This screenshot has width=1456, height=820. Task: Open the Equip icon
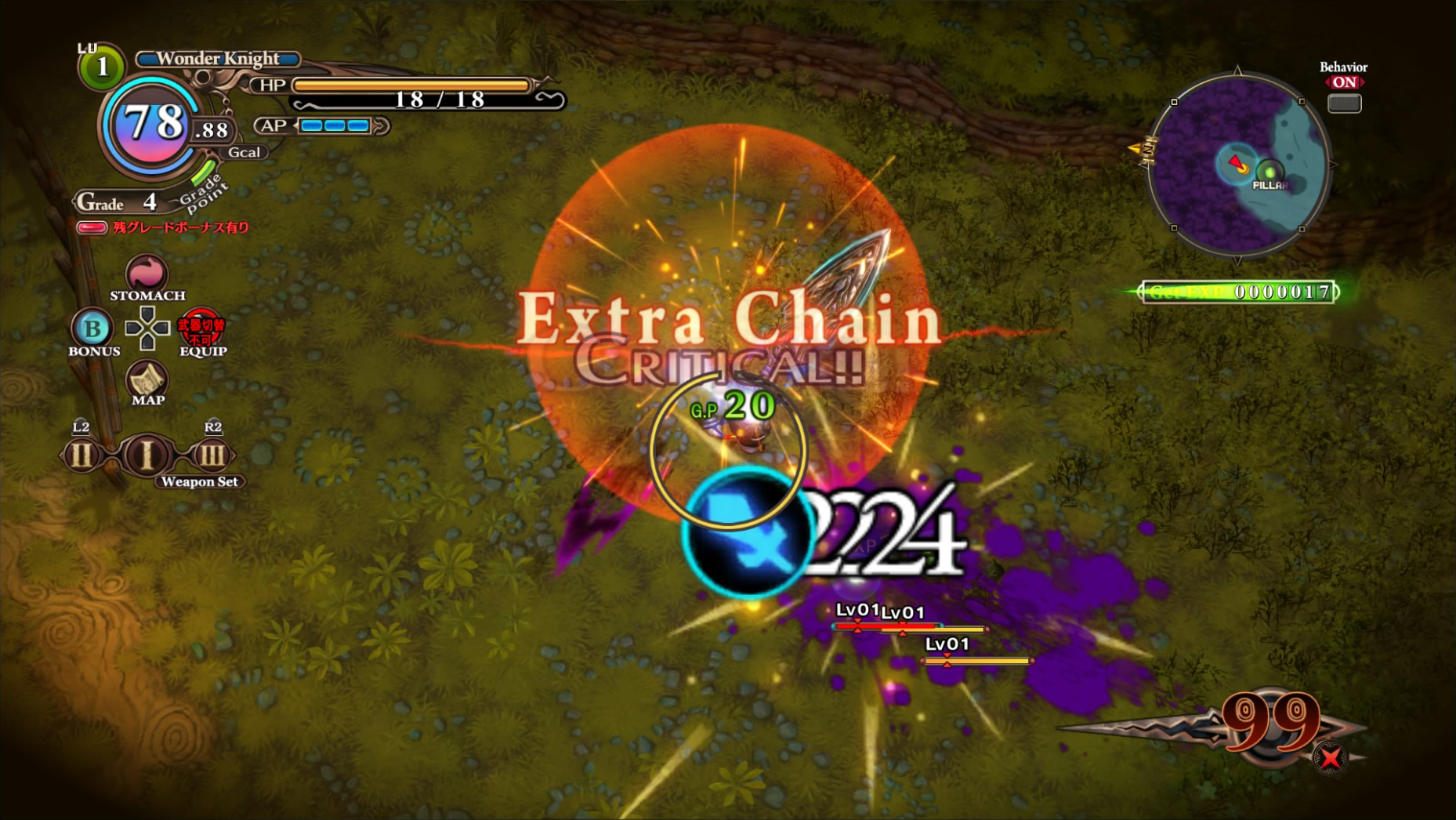click(201, 328)
